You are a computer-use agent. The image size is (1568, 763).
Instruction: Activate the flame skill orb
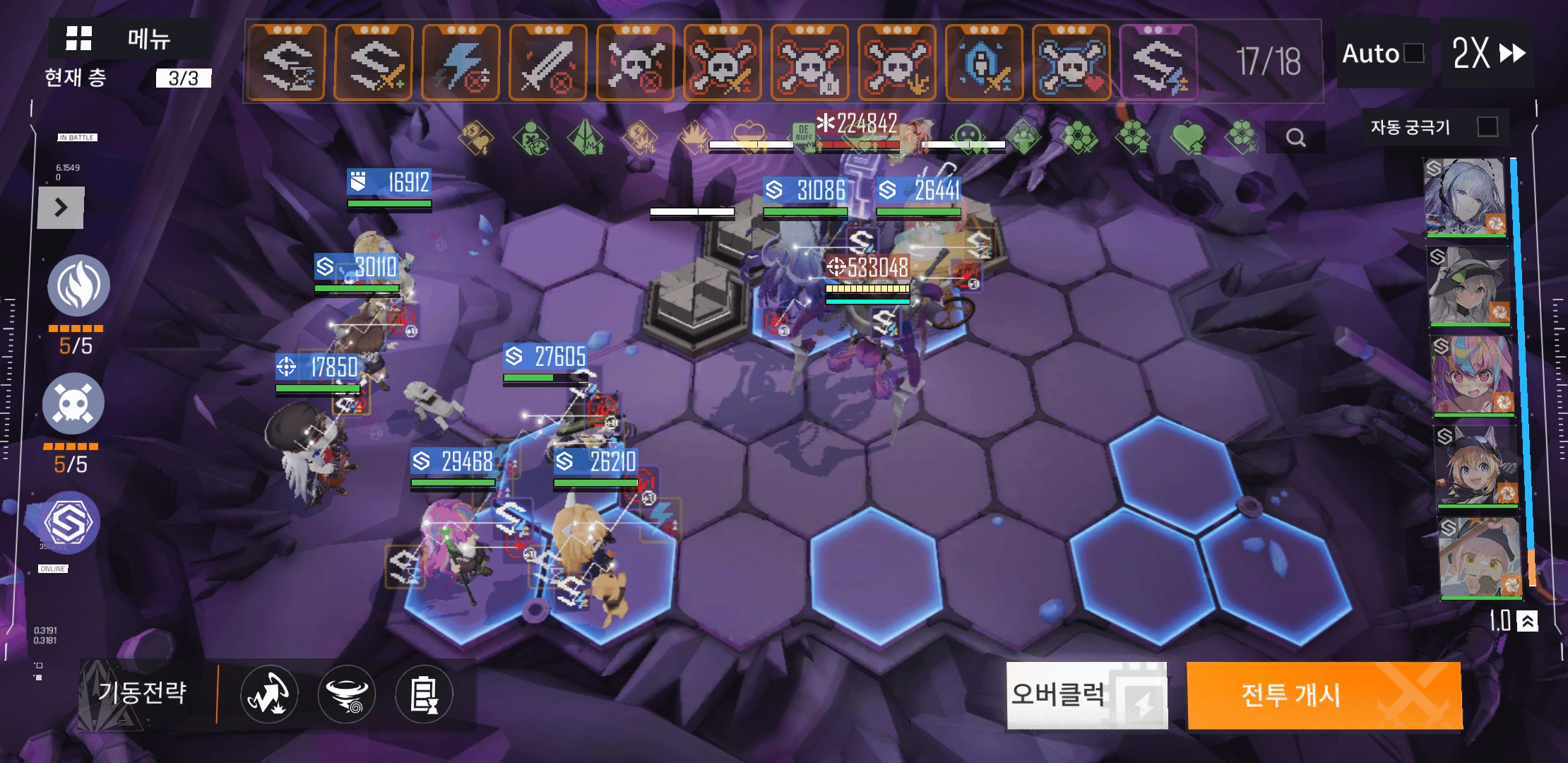coord(78,285)
